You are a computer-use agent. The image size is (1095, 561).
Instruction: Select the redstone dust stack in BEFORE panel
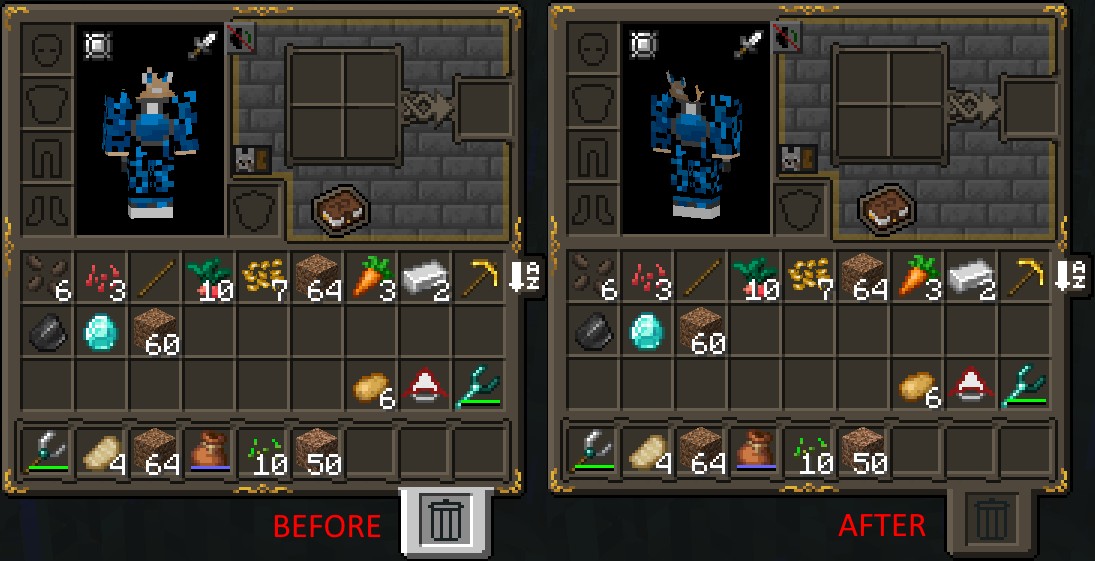pyautogui.click(x=100, y=277)
